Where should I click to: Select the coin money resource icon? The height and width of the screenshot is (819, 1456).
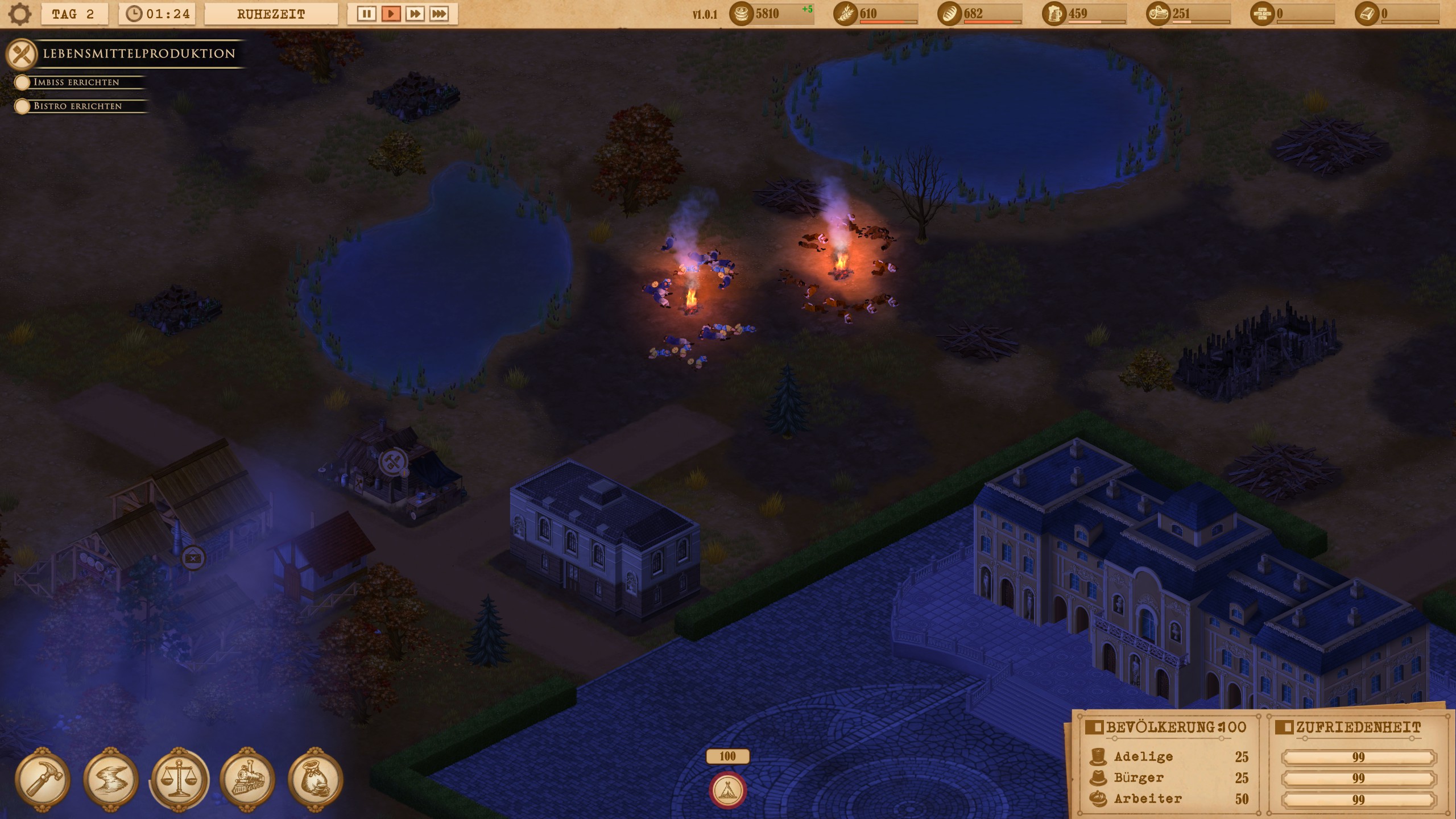point(741,14)
